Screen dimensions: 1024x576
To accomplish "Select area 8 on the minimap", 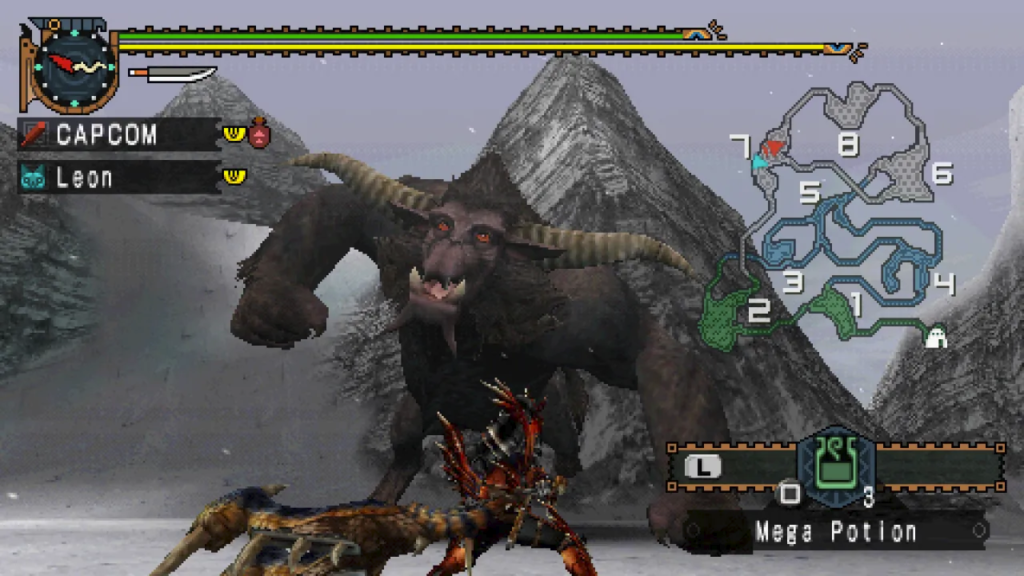I will (848, 146).
